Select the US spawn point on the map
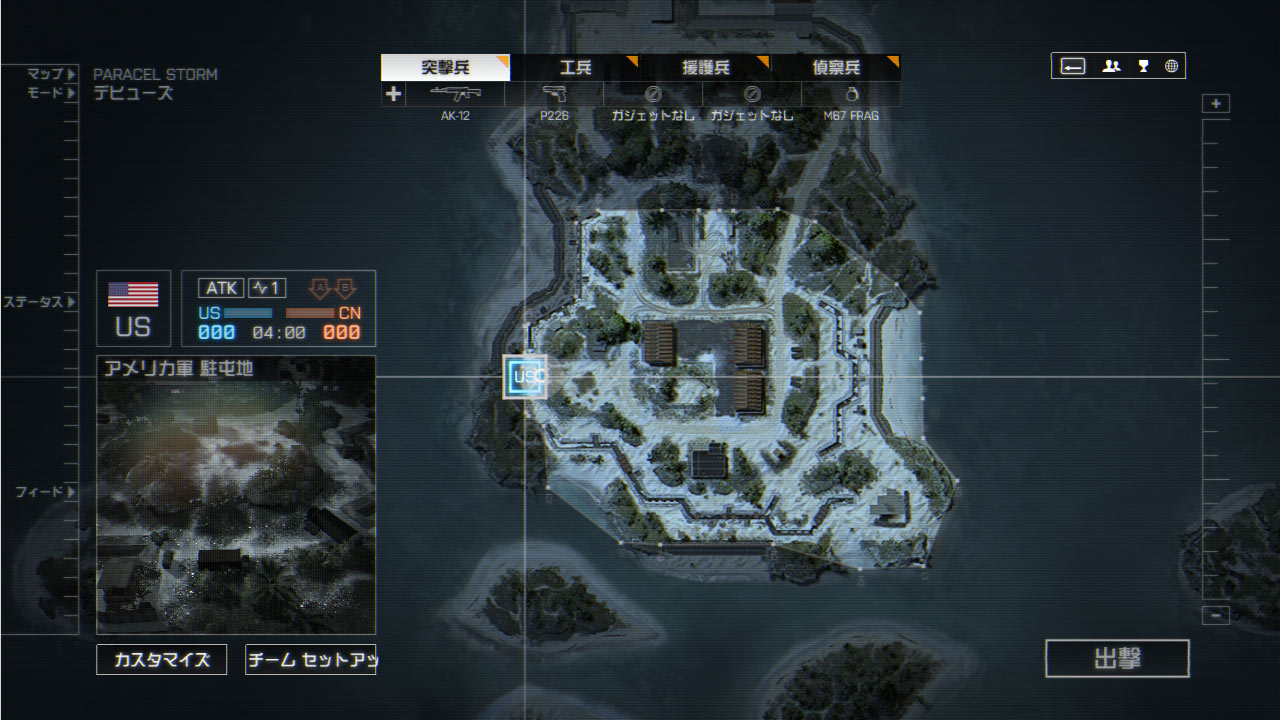 tap(524, 377)
